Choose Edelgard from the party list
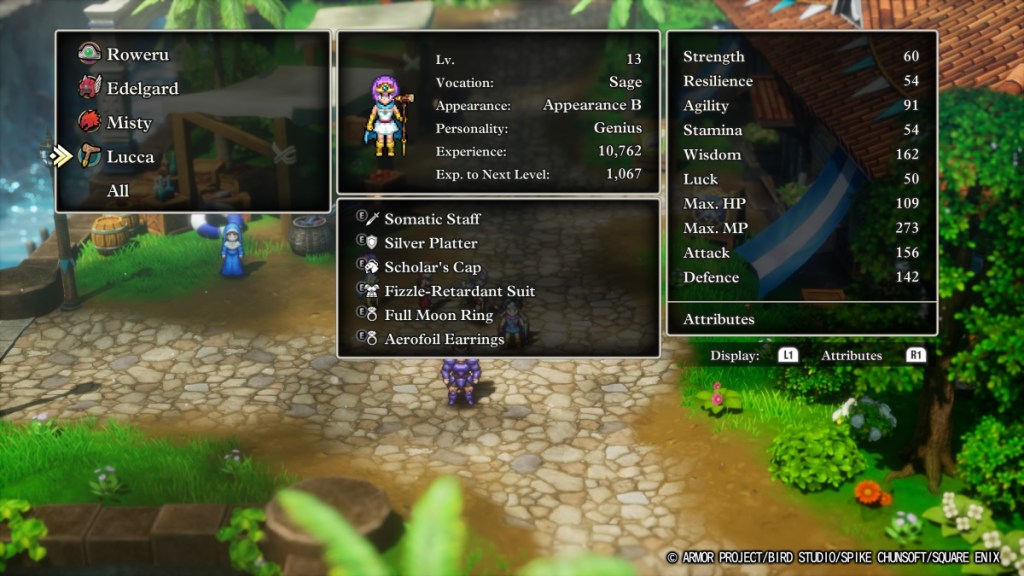The width and height of the screenshot is (1024, 576). pyautogui.click(x=142, y=88)
